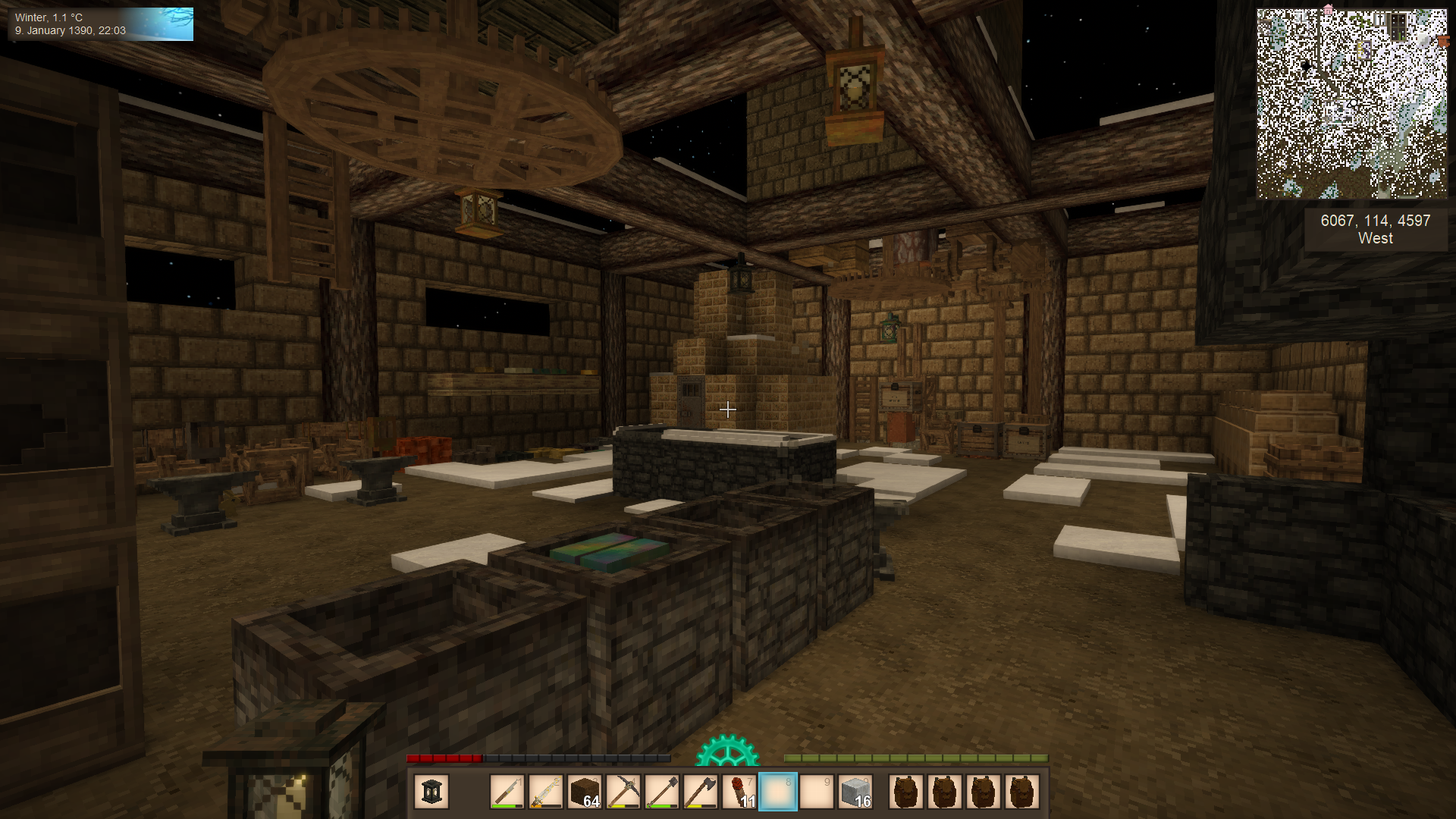1456x819 pixels.
Task: Choose the dirt block stack of 64
Action: point(584,792)
